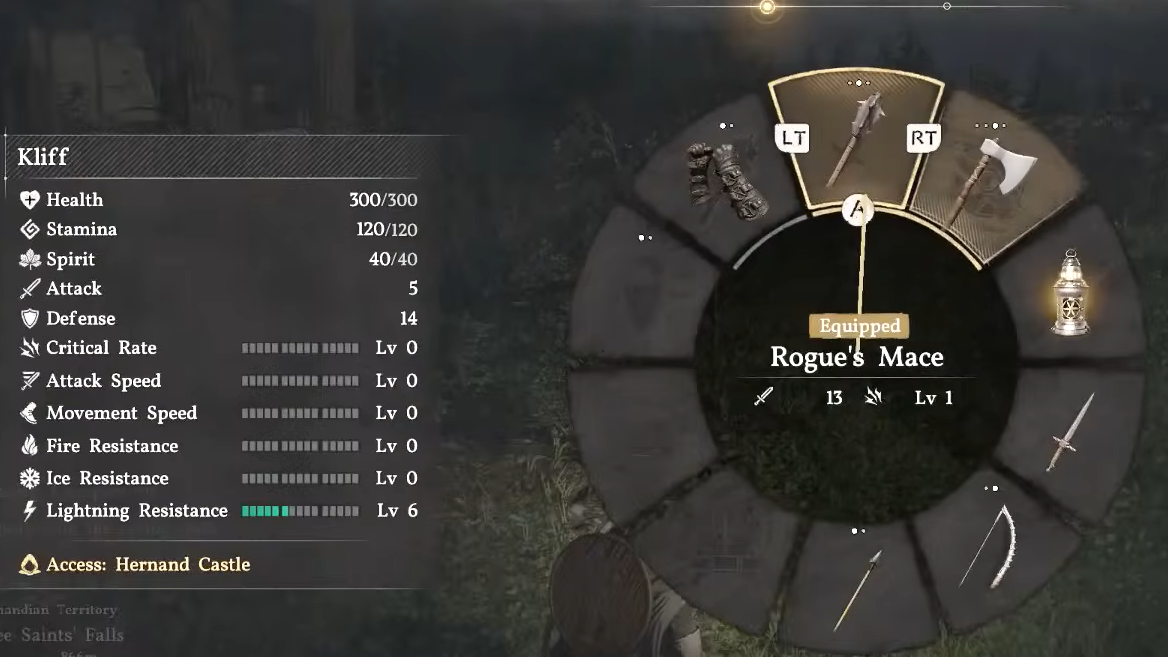The image size is (1168, 657).
Task: Select the sword wheel slot
Action: pyautogui.click(x=1070, y=432)
